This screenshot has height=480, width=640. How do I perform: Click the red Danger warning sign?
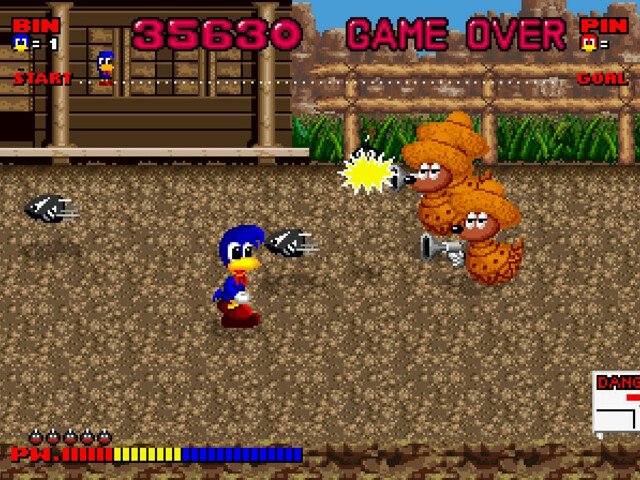click(x=617, y=402)
